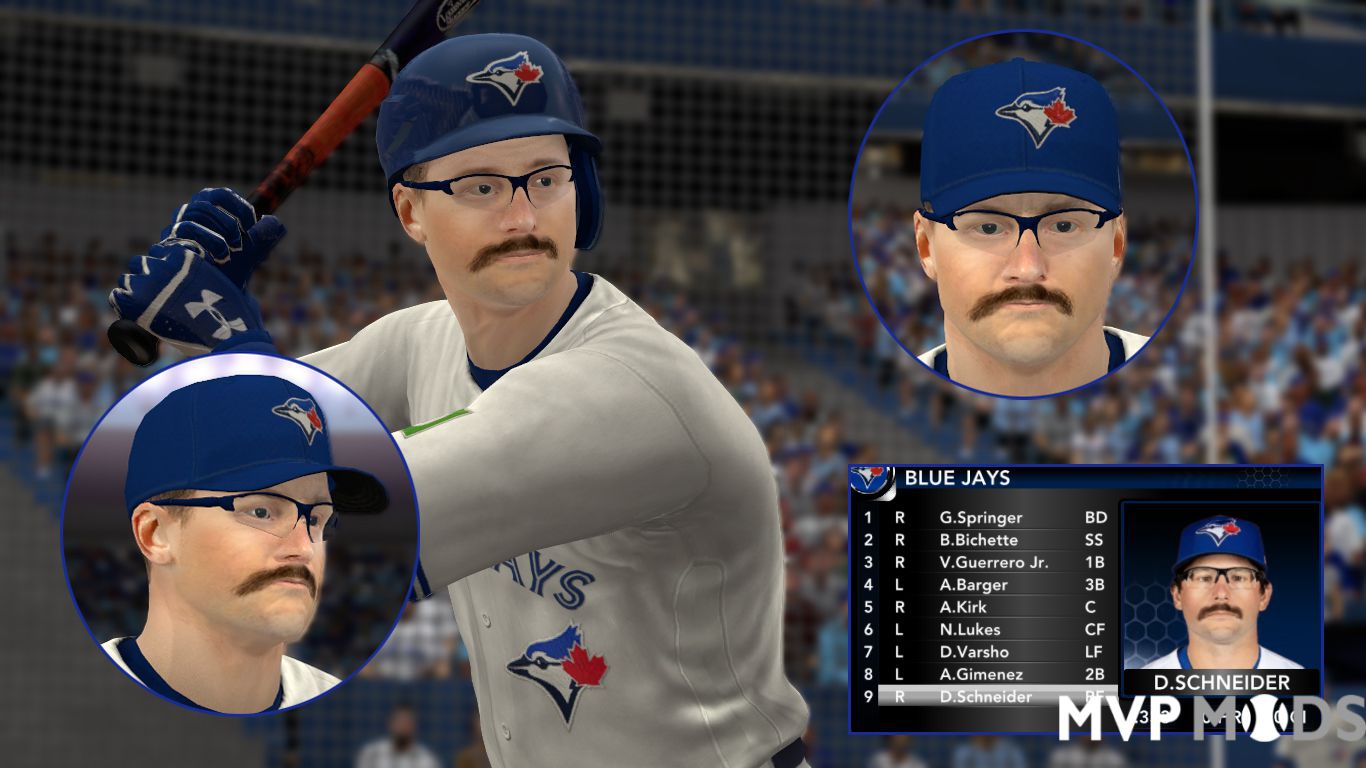Screen dimensions: 1366x768
Task: Select V.Guerrero Jr. in the batting order
Action: [x=993, y=562]
